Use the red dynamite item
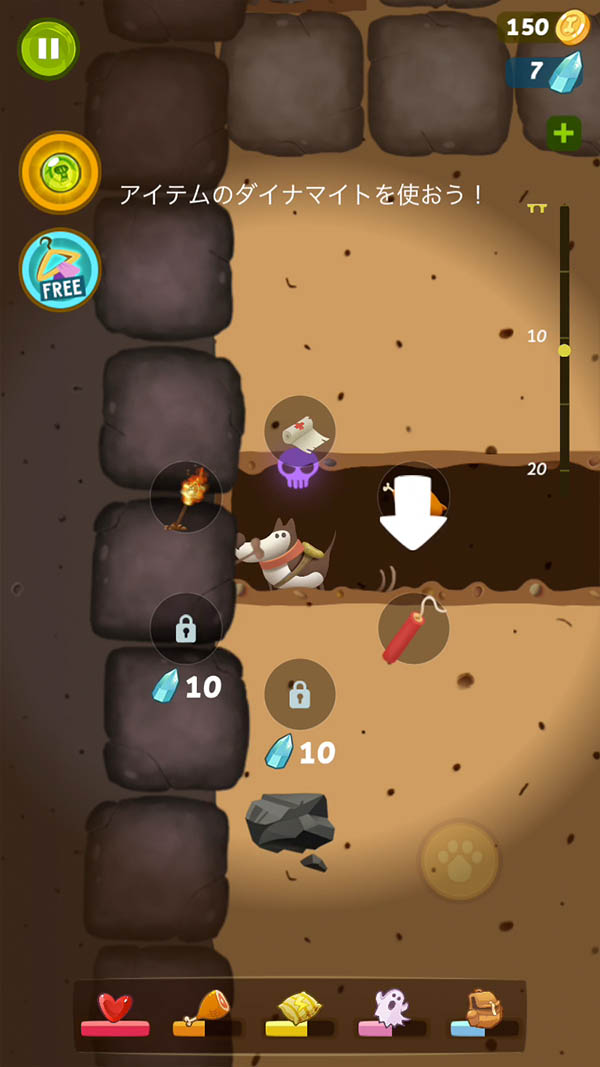This screenshot has height=1067, width=600. click(413, 629)
